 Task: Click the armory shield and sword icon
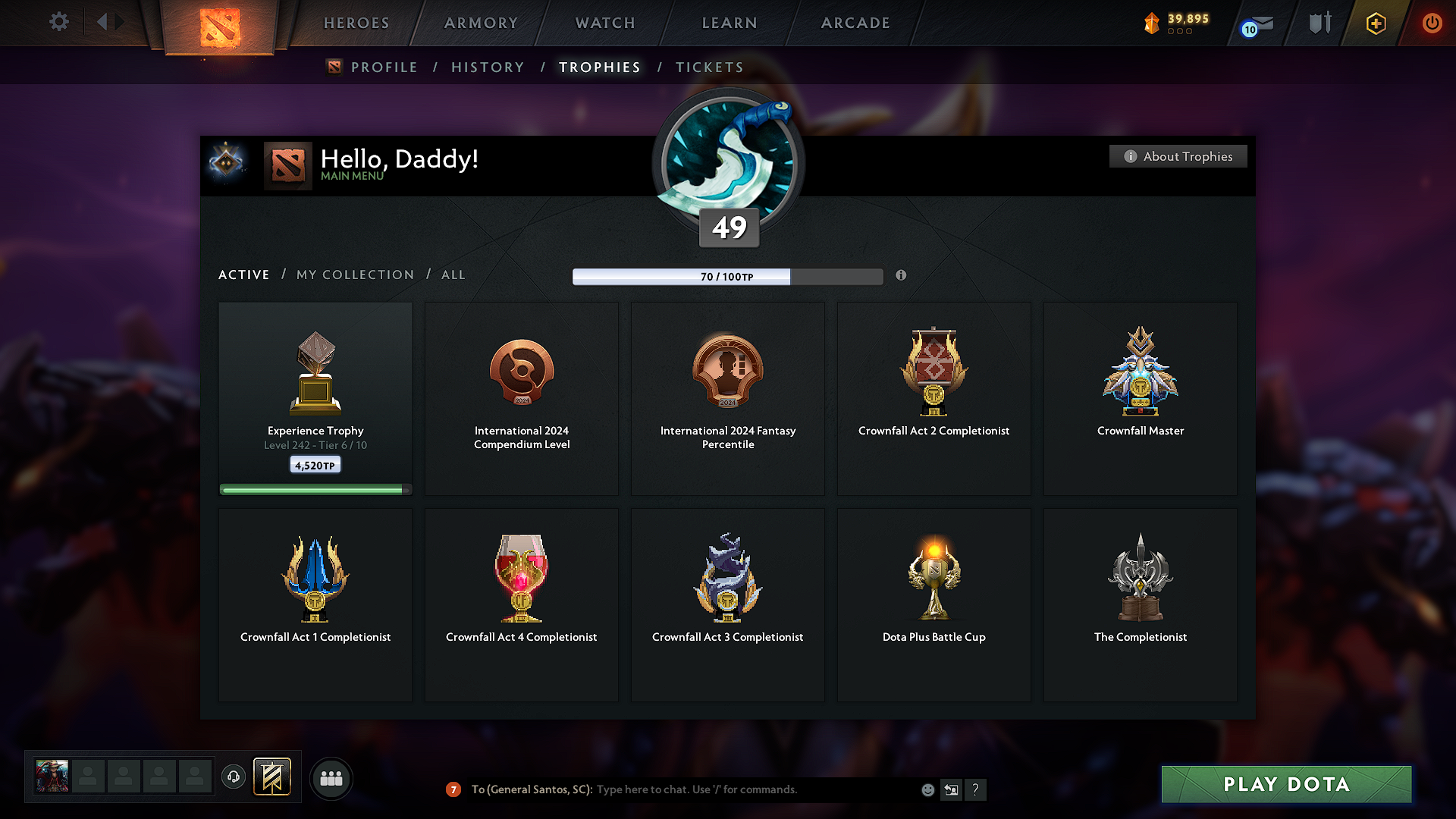pyautogui.click(x=1319, y=24)
